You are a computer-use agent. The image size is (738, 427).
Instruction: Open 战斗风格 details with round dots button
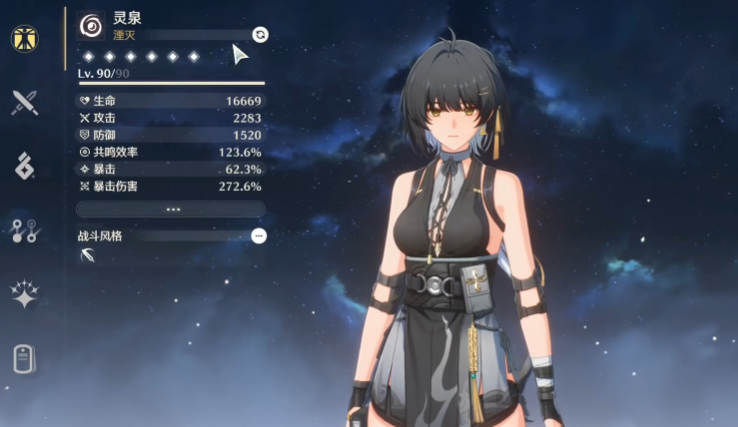pos(259,236)
